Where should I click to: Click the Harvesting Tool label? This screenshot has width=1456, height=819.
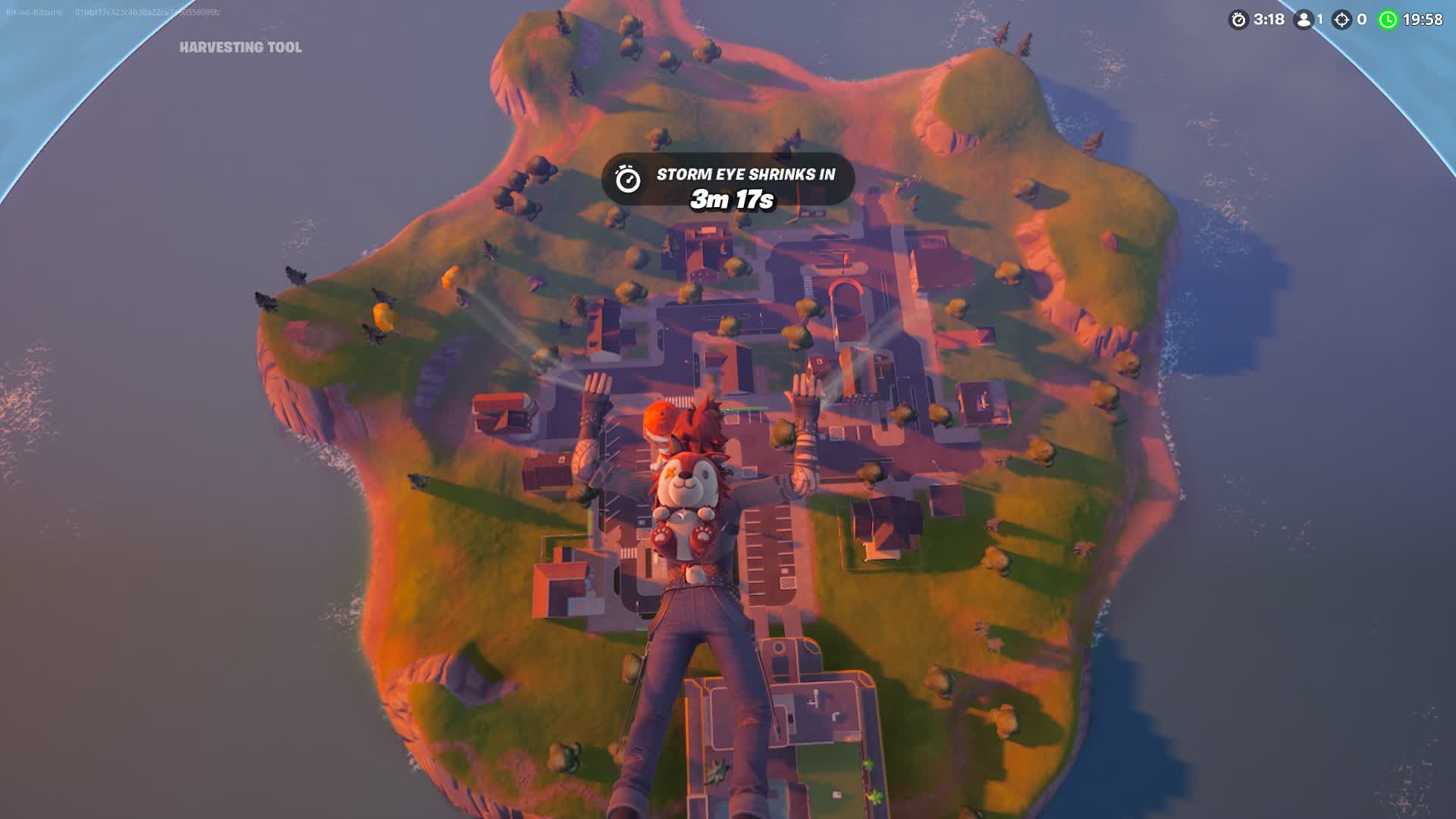click(240, 47)
